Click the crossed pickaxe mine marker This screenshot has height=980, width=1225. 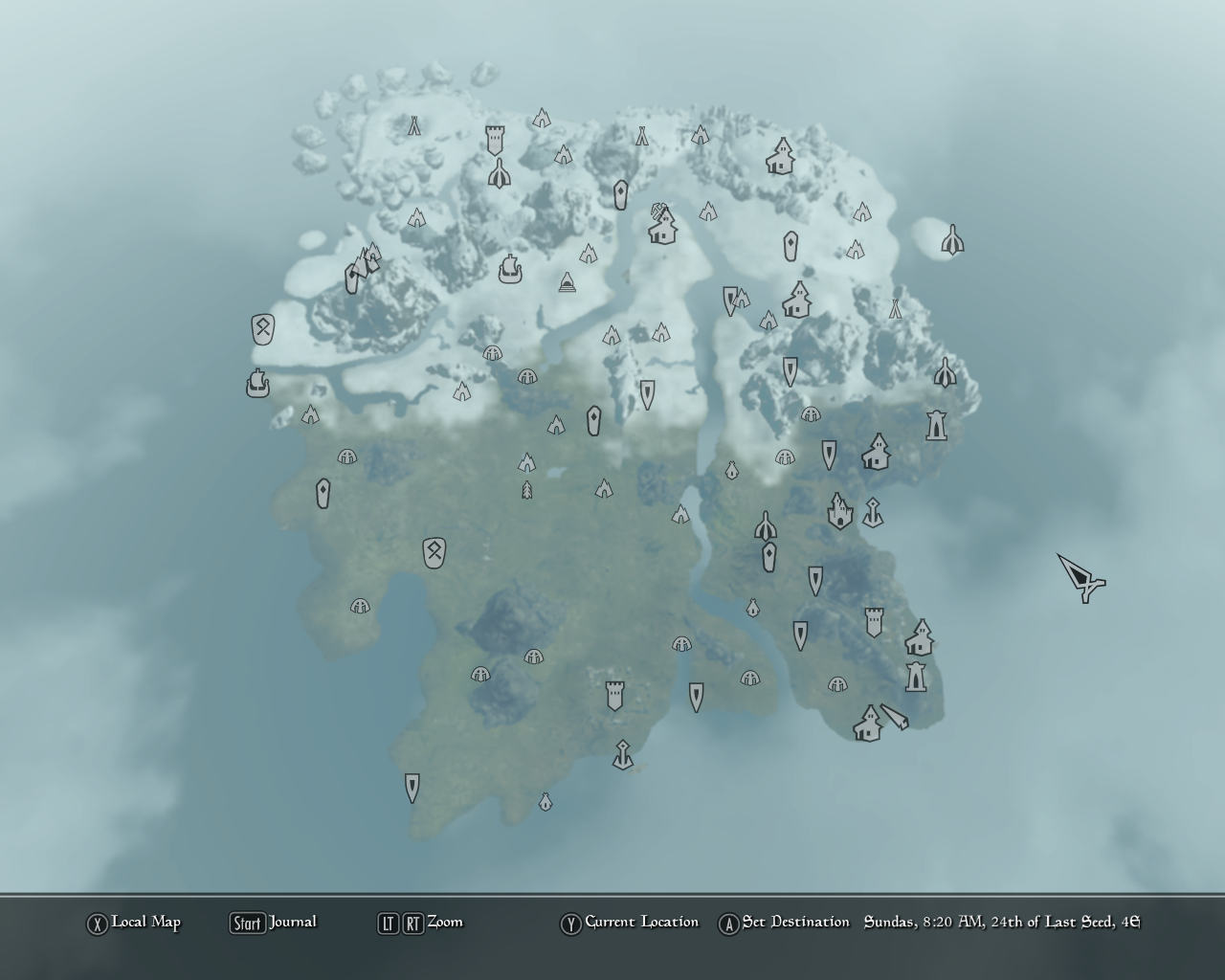pyautogui.click(x=659, y=210)
